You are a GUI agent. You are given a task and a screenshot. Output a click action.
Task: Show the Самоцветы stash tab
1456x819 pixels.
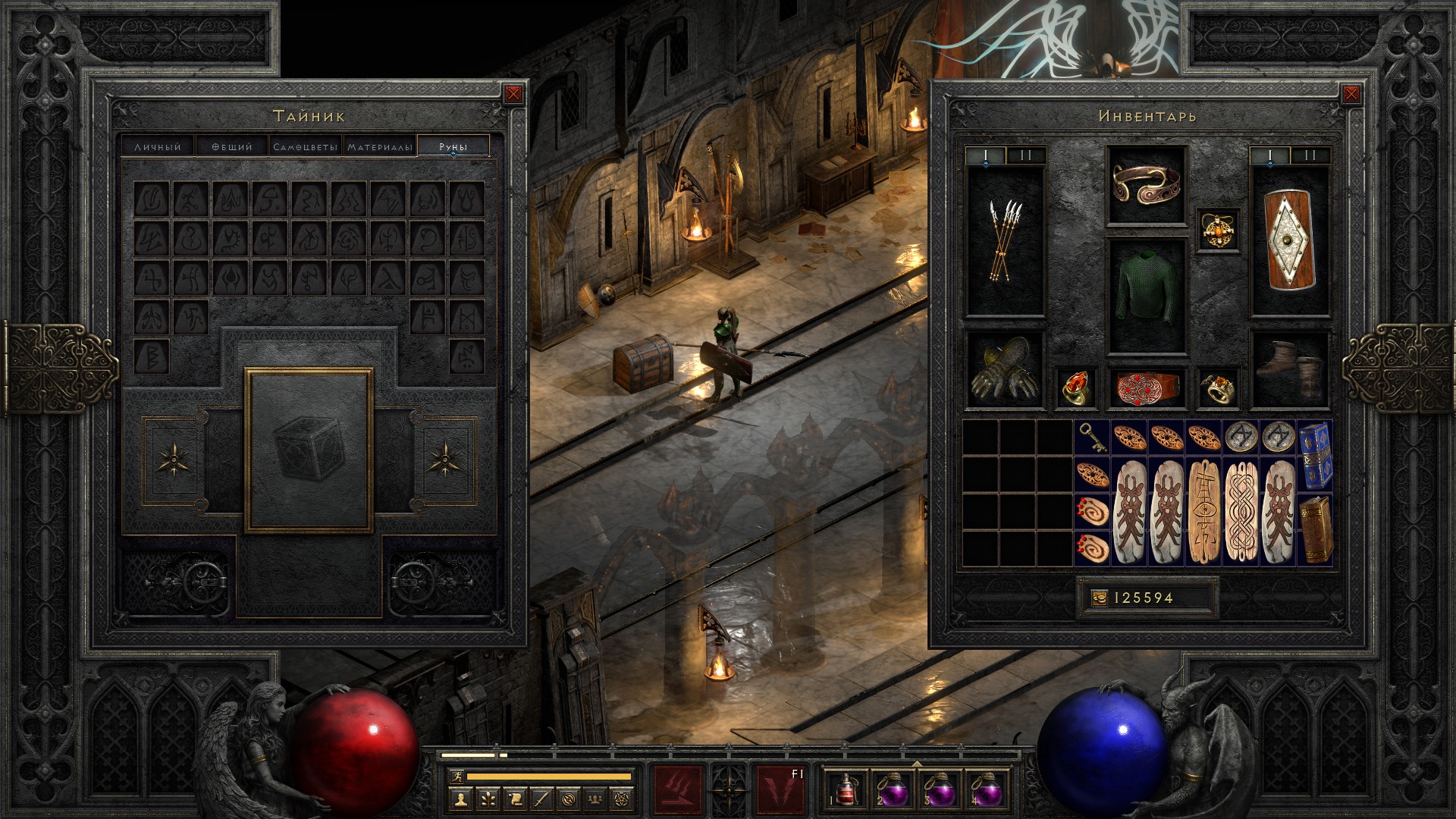[305, 146]
